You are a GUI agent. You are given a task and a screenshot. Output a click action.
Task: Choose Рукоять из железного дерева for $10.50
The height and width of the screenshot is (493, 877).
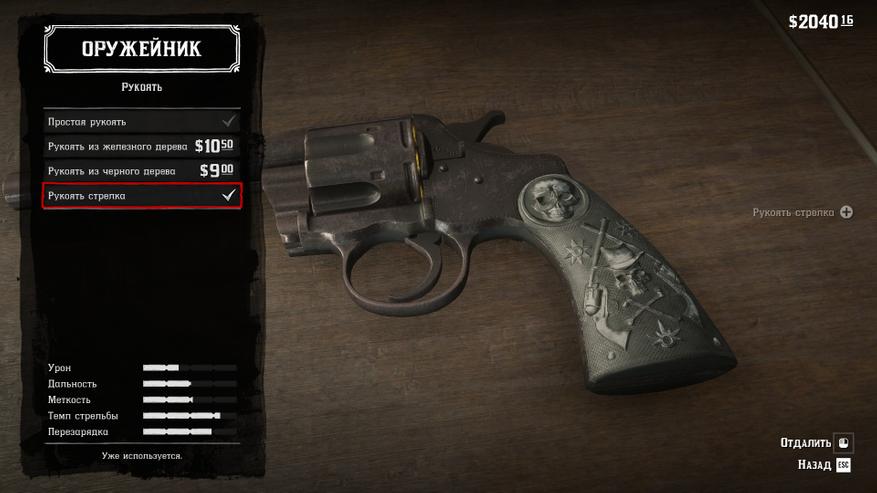[x=142, y=146]
